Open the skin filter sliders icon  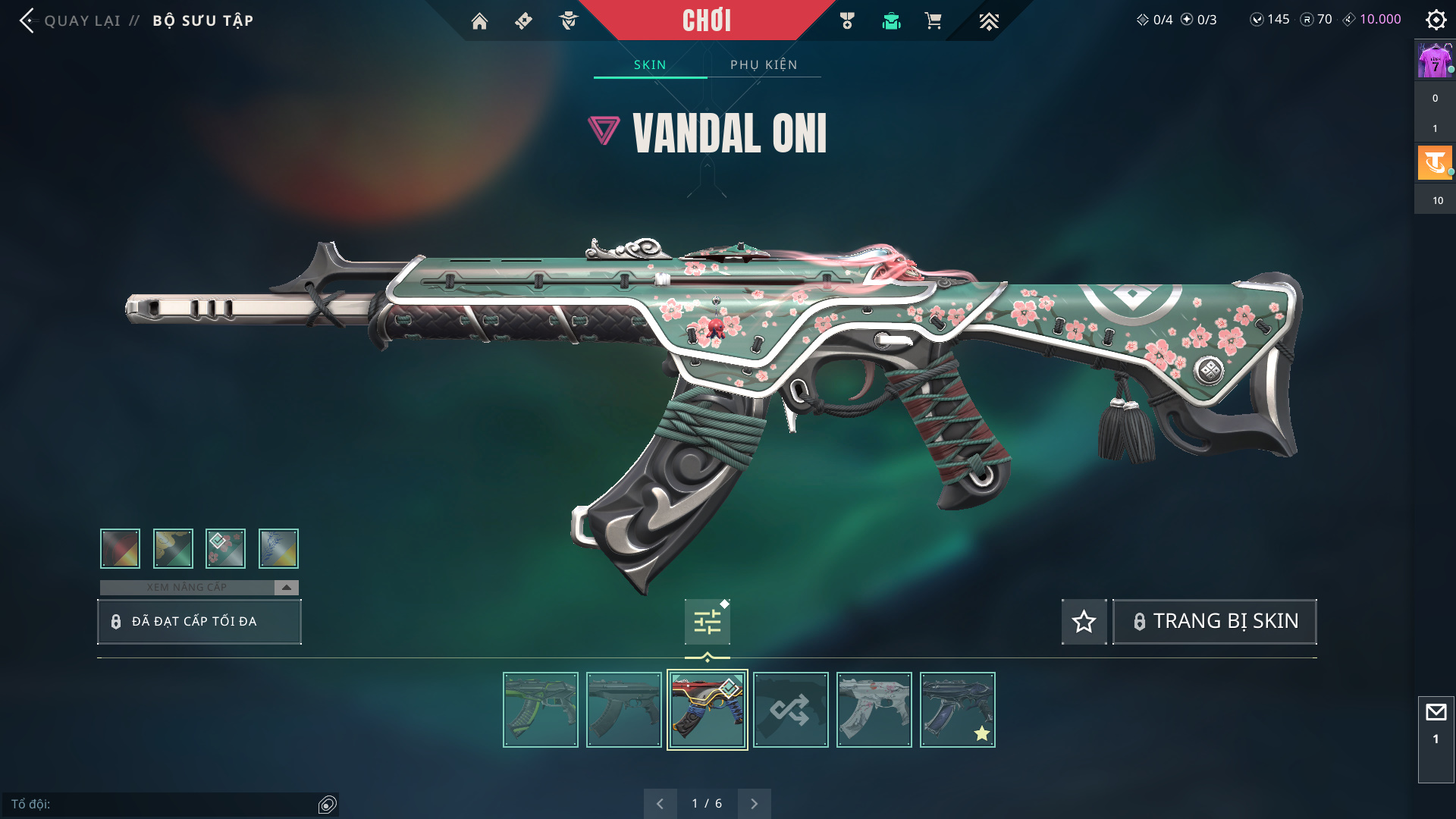(x=707, y=623)
